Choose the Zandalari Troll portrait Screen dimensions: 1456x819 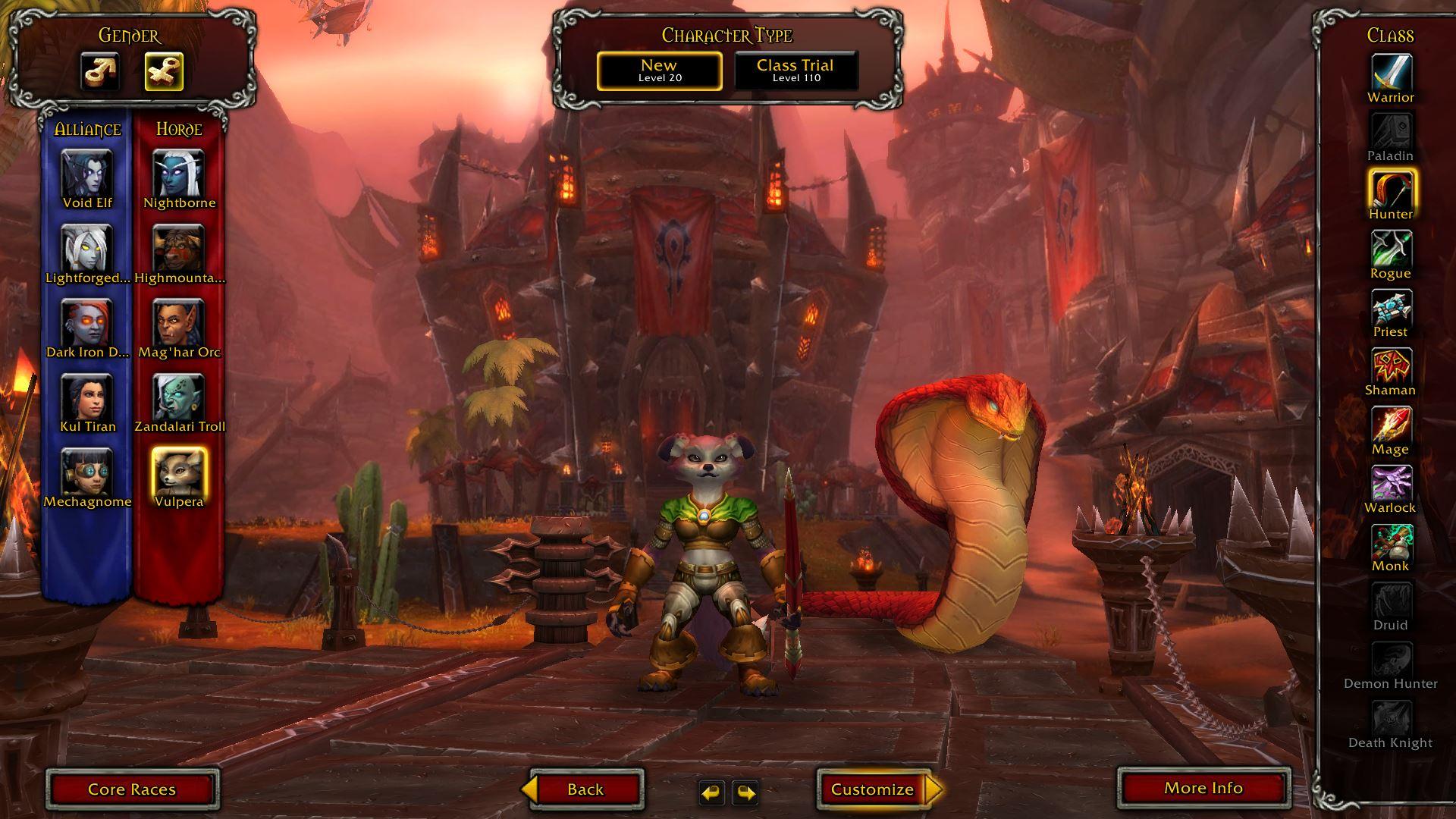click(x=179, y=397)
